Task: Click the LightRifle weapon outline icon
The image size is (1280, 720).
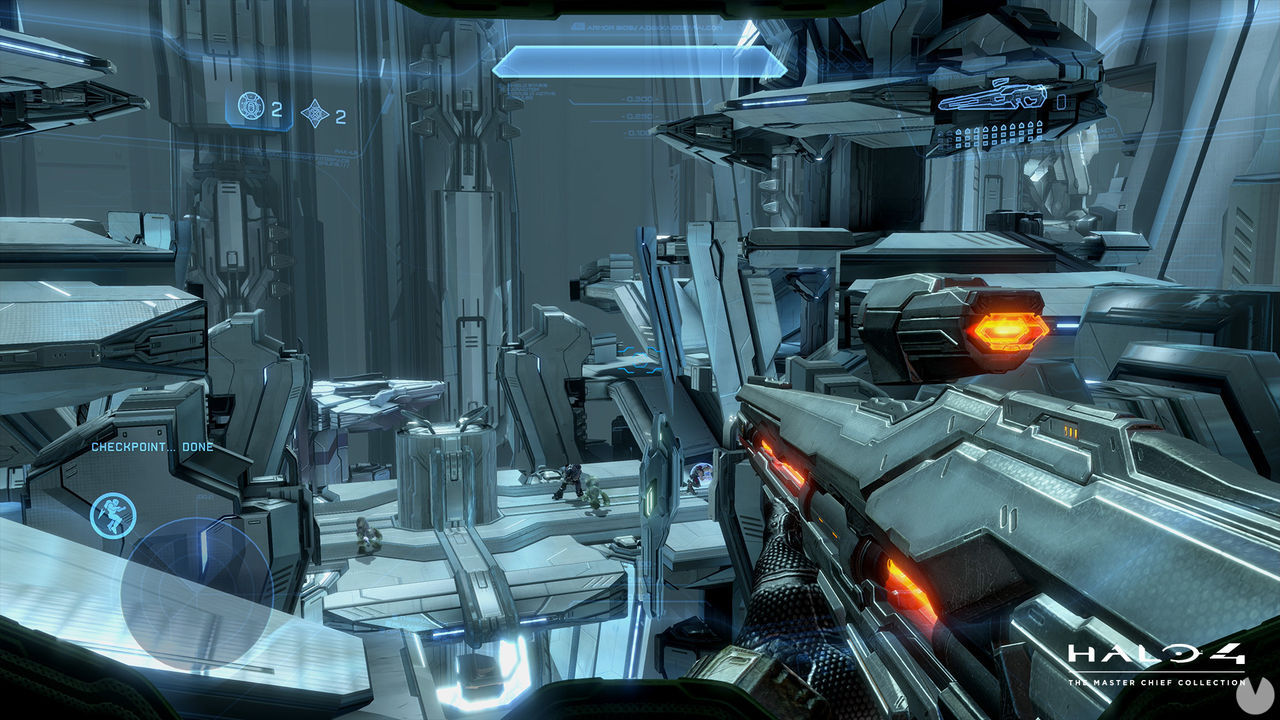Action: 993,96
